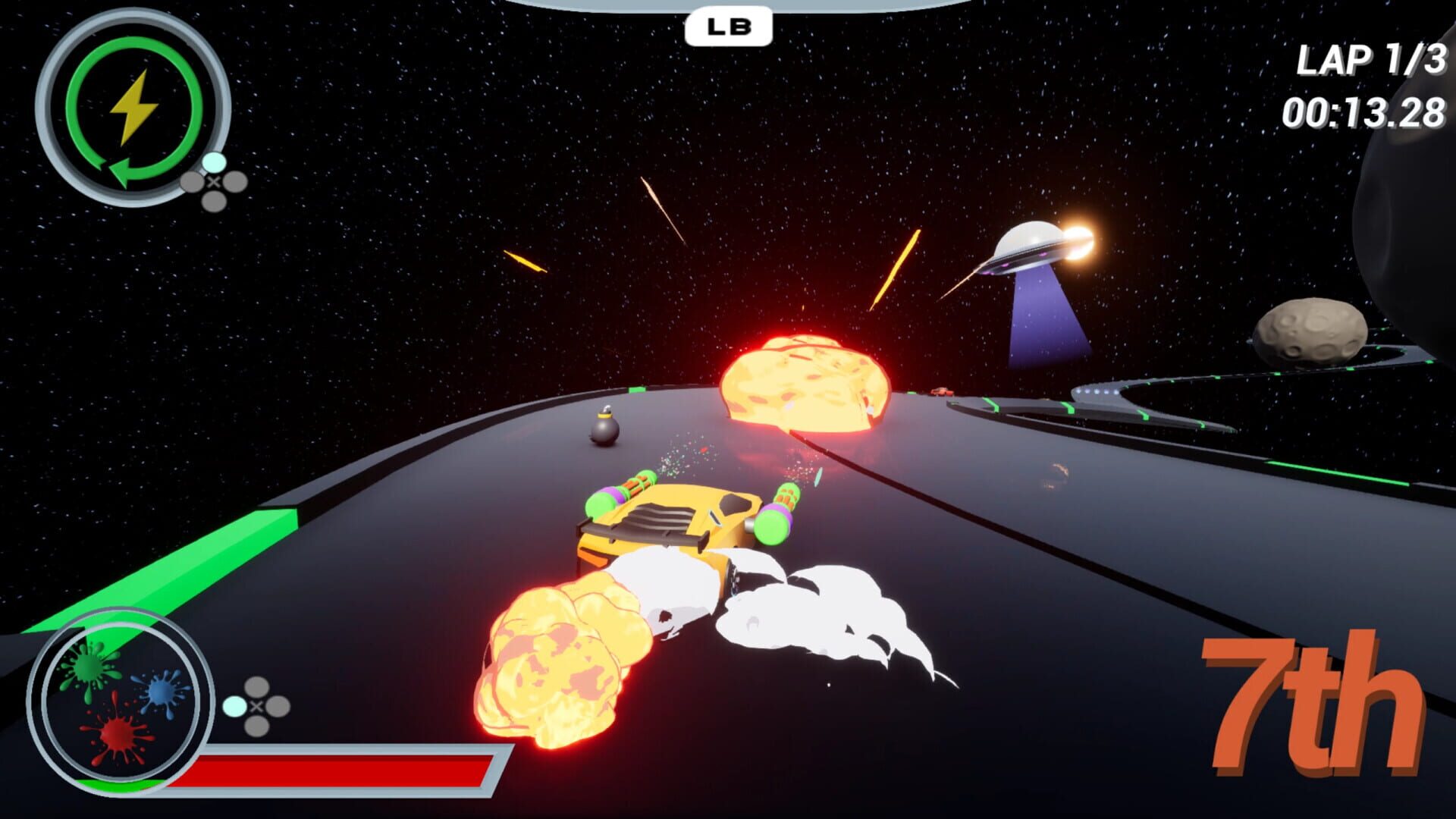The width and height of the screenshot is (1456, 819).
Task: Click the X center of the bottom d-pad
Action: (256, 707)
